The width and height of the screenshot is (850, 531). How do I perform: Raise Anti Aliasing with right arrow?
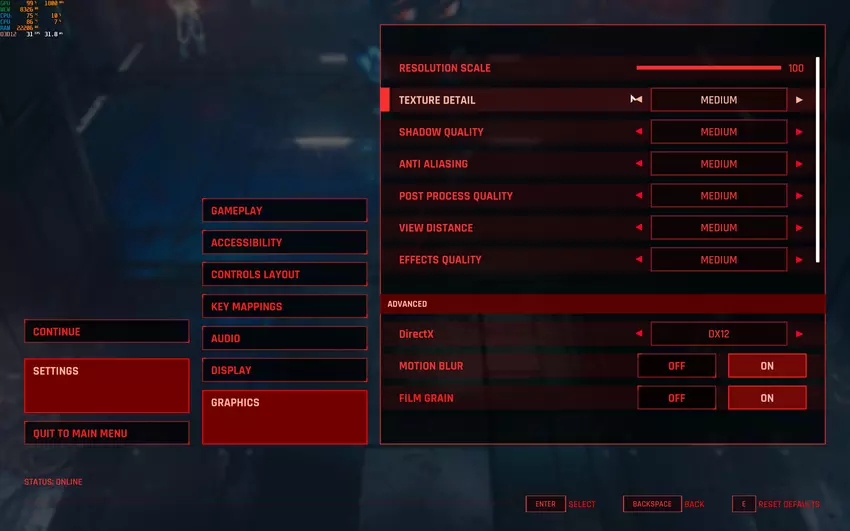click(x=799, y=164)
